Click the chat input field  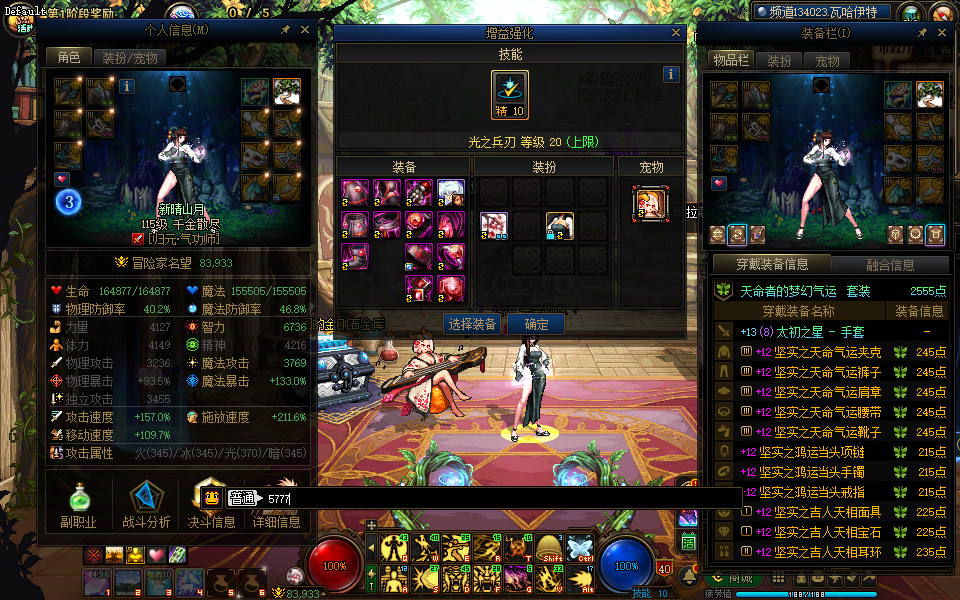coord(500,498)
